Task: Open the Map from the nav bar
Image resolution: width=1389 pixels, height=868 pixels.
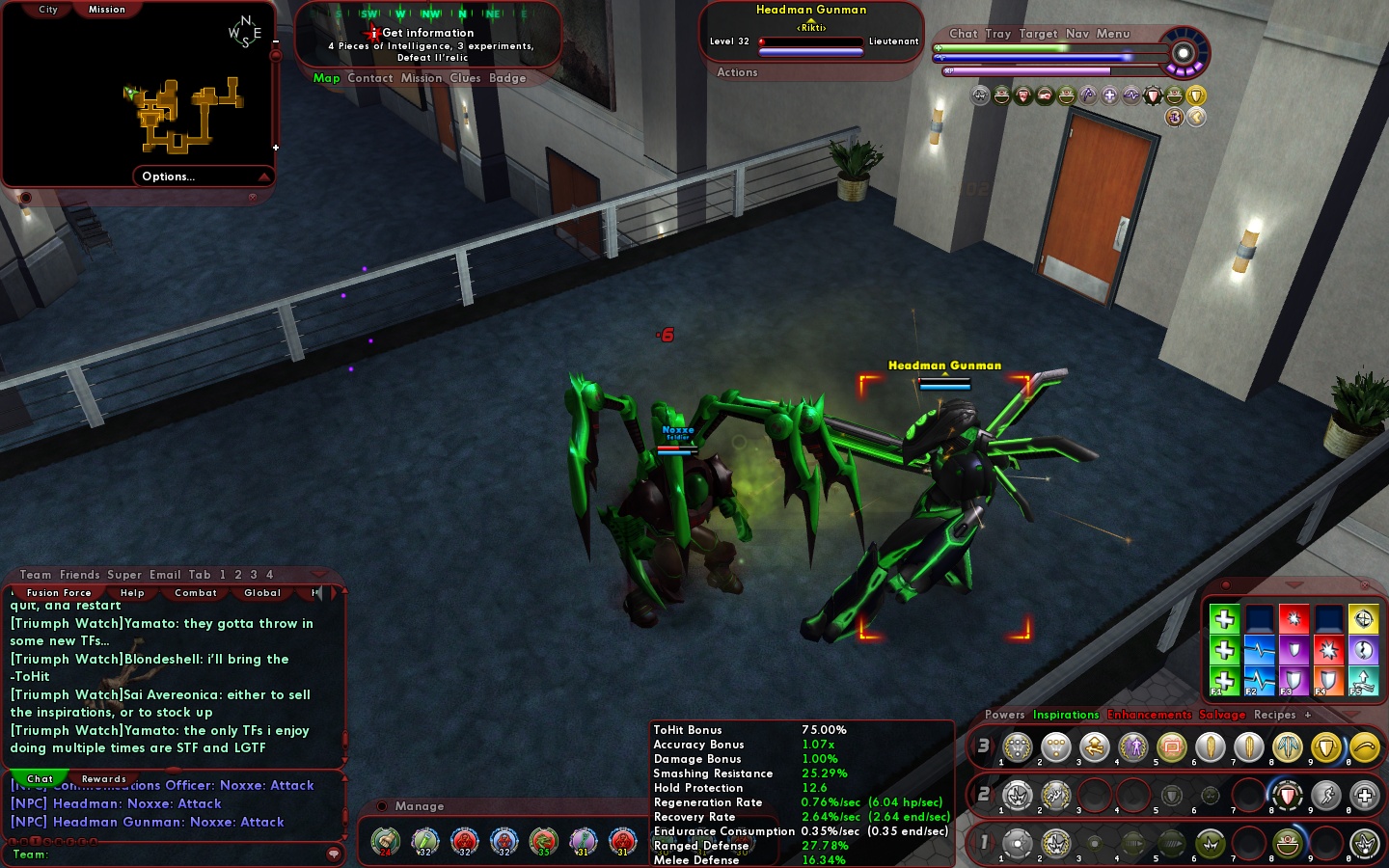Action: click(326, 78)
